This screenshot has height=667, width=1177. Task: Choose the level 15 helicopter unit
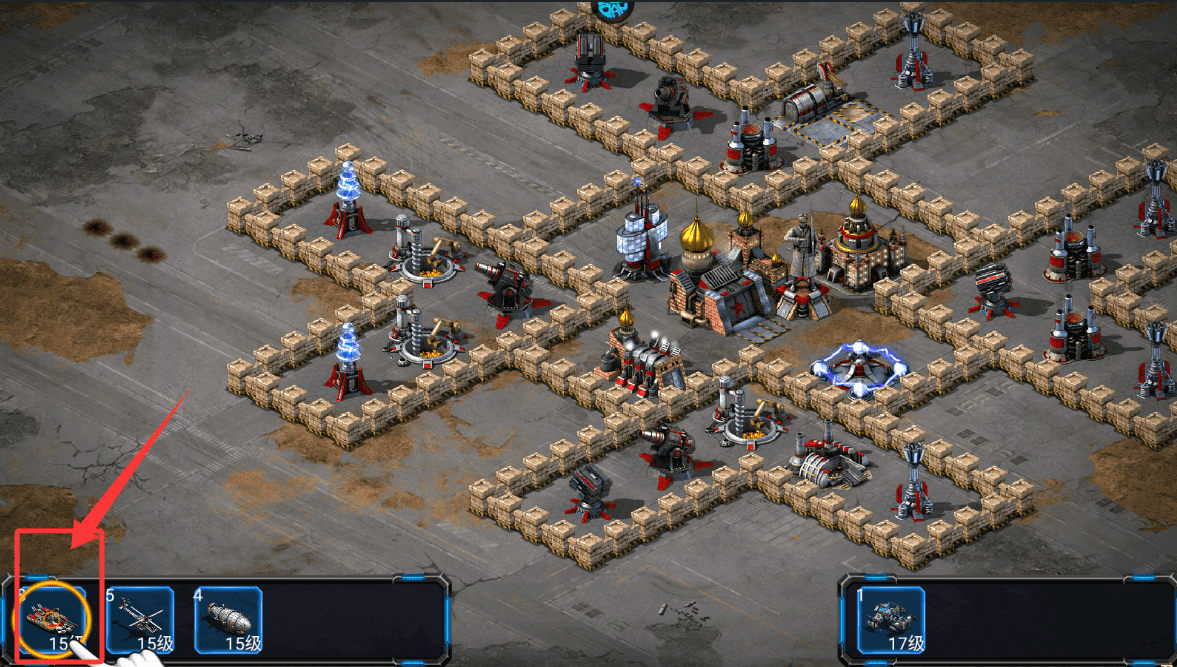(140, 619)
